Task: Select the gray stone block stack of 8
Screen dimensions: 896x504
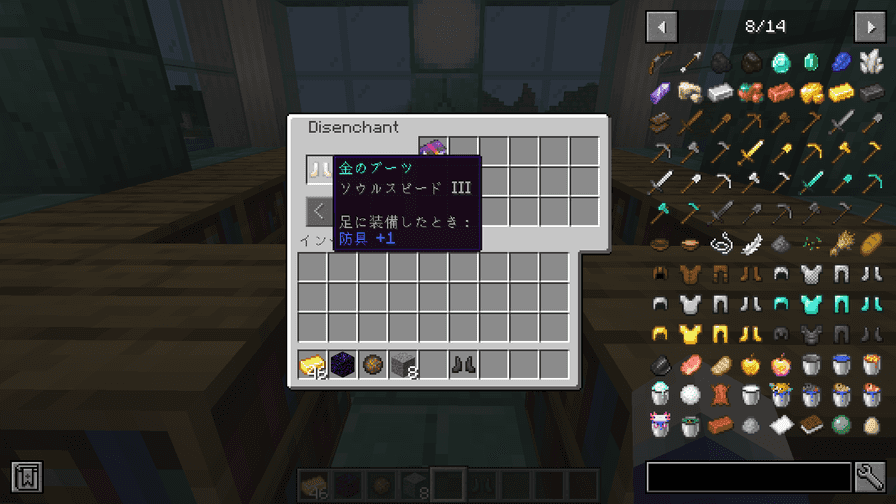Action: [x=403, y=365]
